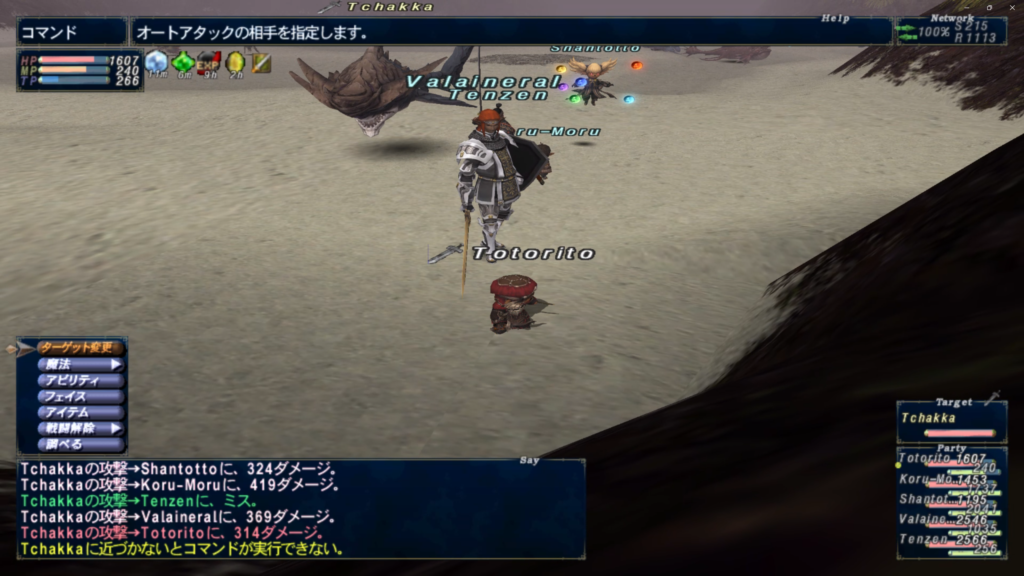Choose Valaineral in the party list

950,521
